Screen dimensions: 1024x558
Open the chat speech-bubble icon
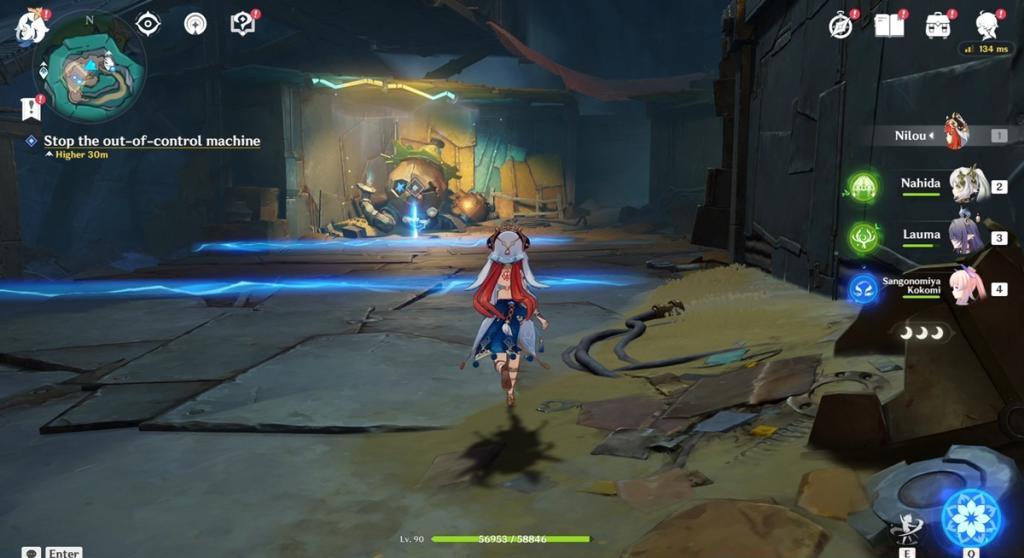[x=31, y=552]
